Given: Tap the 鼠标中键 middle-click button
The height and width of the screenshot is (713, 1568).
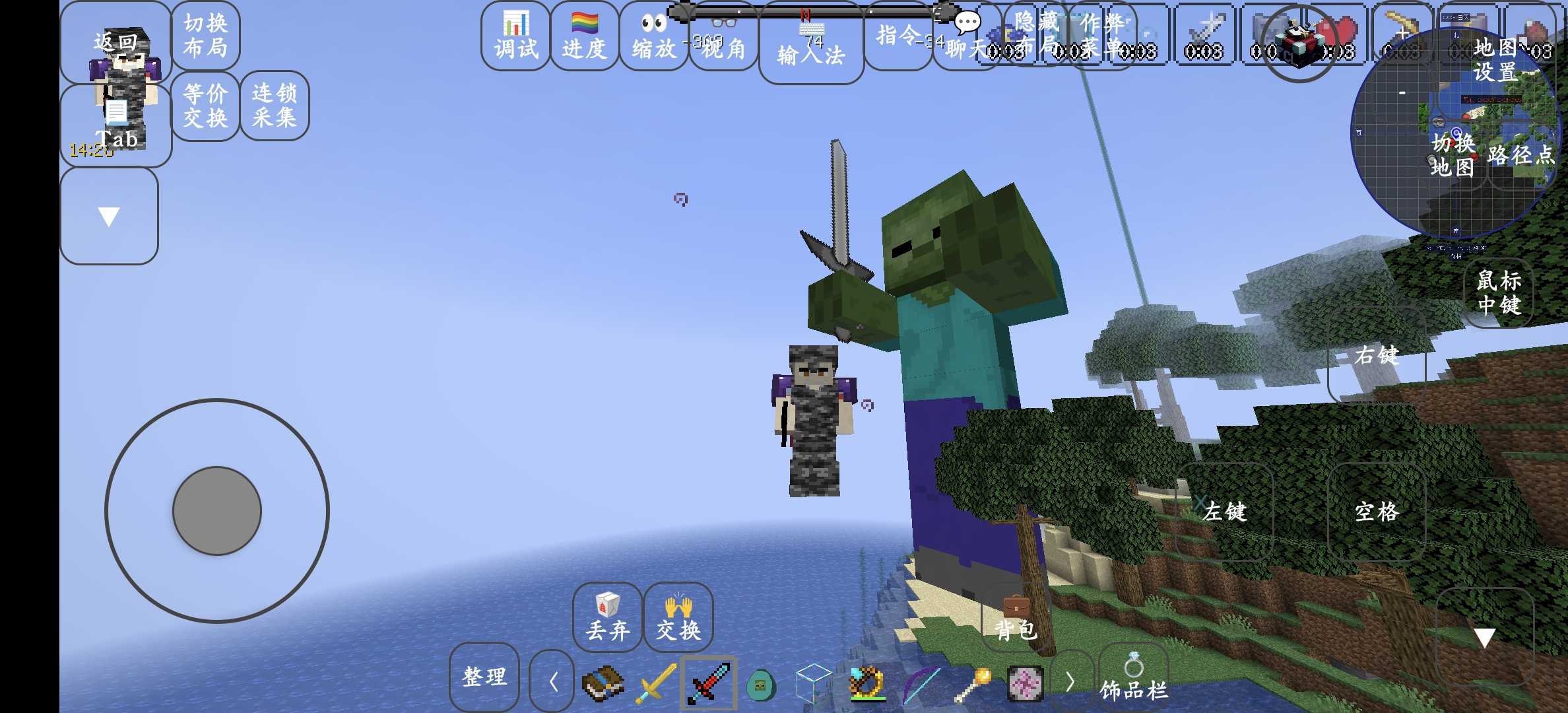Looking at the screenshot, I should pyautogui.click(x=1499, y=292).
